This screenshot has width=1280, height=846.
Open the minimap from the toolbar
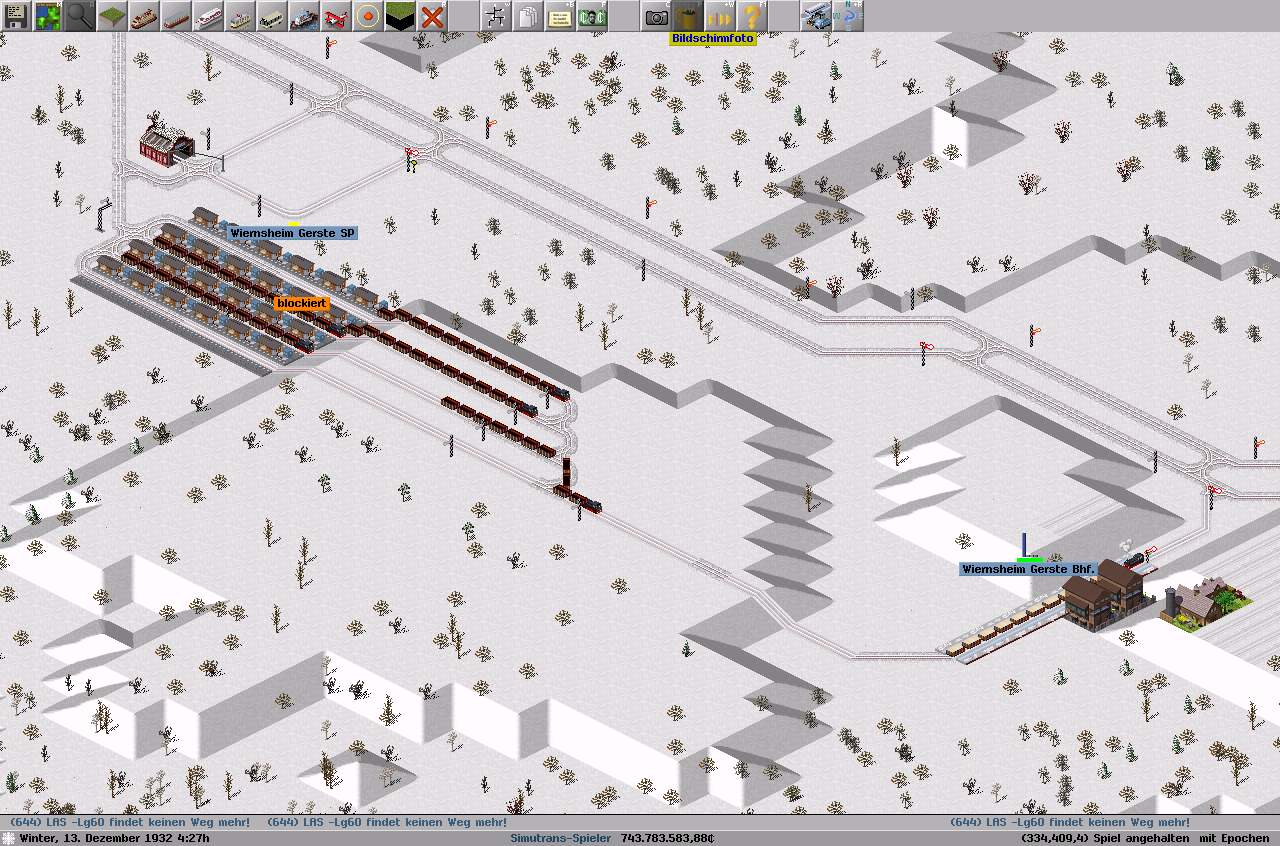click(47, 16)
